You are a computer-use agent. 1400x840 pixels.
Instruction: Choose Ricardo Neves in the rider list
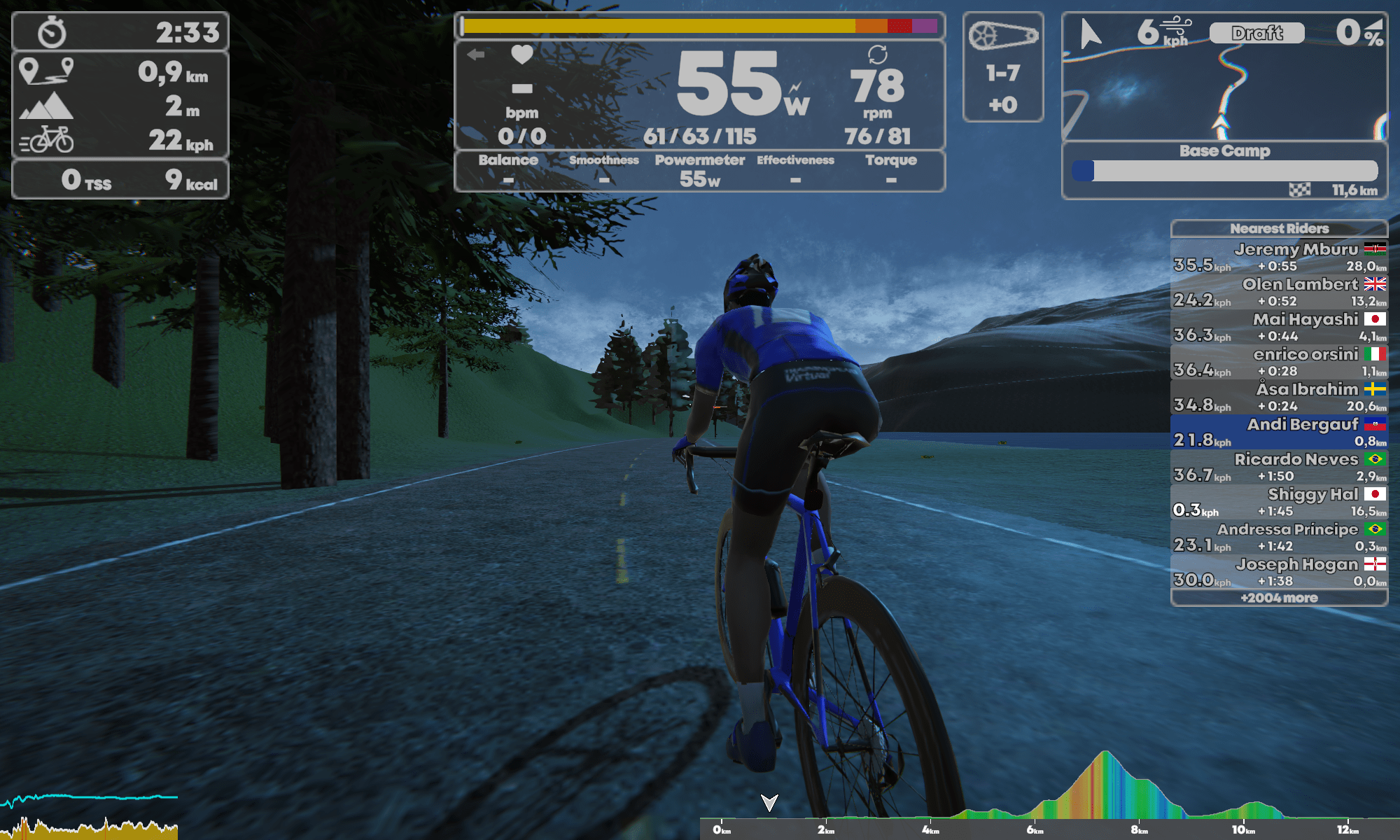tap(1279, 467)
